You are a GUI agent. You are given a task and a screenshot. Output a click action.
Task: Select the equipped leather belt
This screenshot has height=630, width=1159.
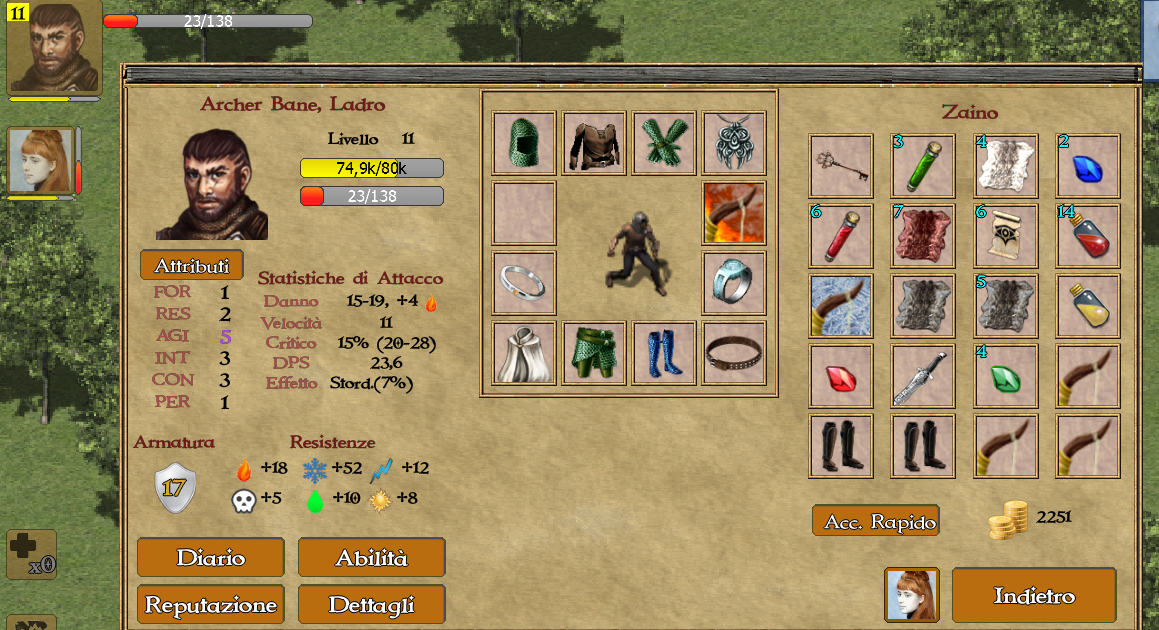pyautogui.click(x=734, y=353)
